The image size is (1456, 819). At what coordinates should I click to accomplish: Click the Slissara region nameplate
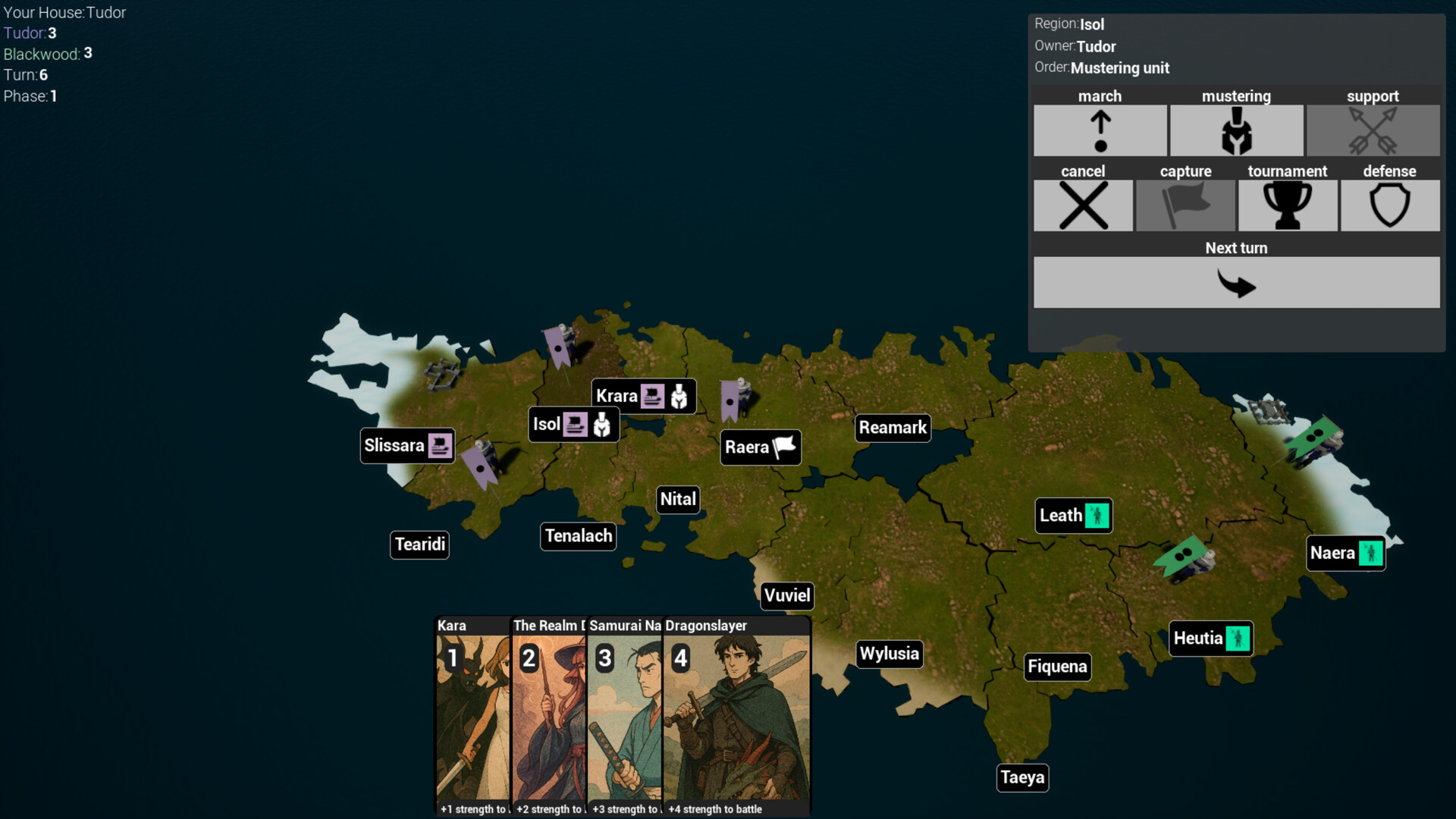coord(407,446)
